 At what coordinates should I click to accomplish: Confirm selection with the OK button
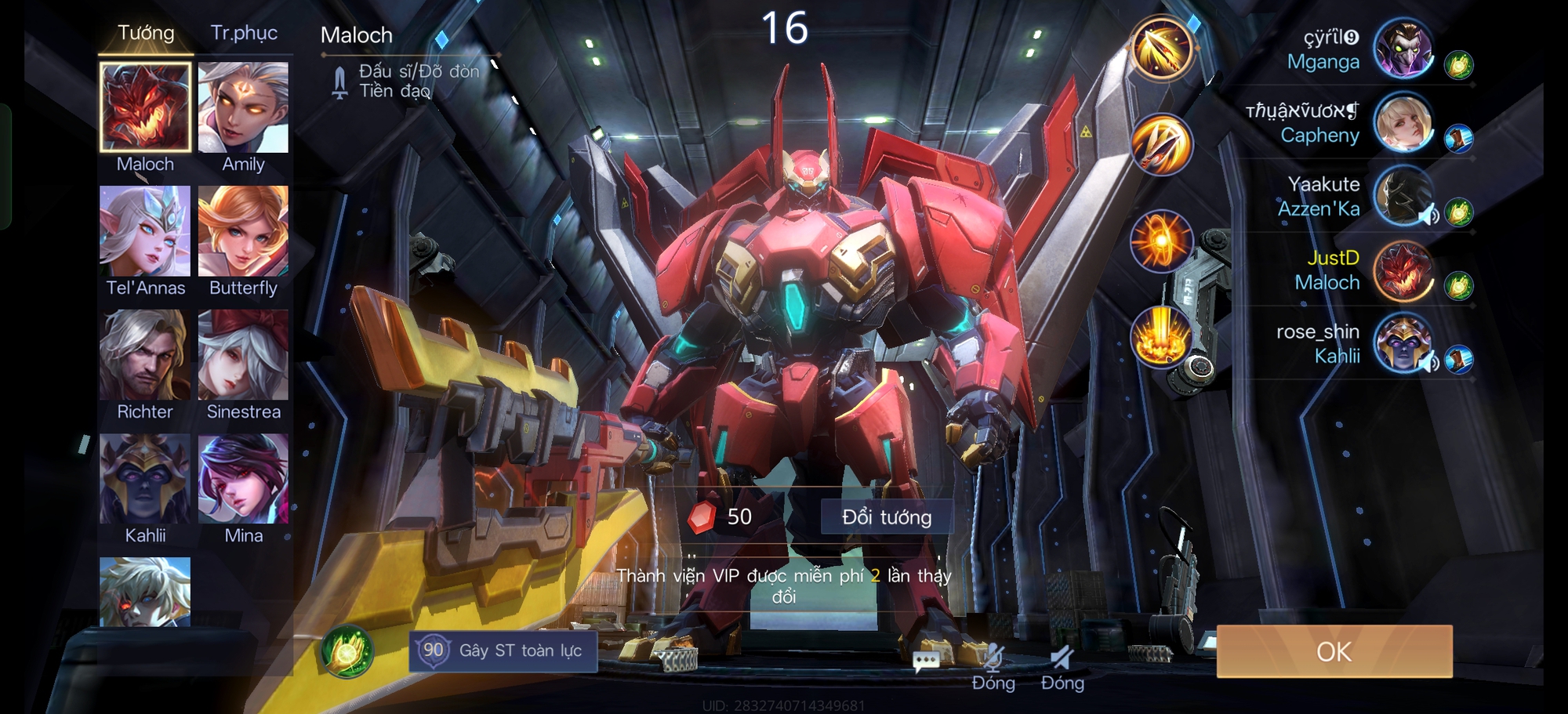coord(1334,651)
